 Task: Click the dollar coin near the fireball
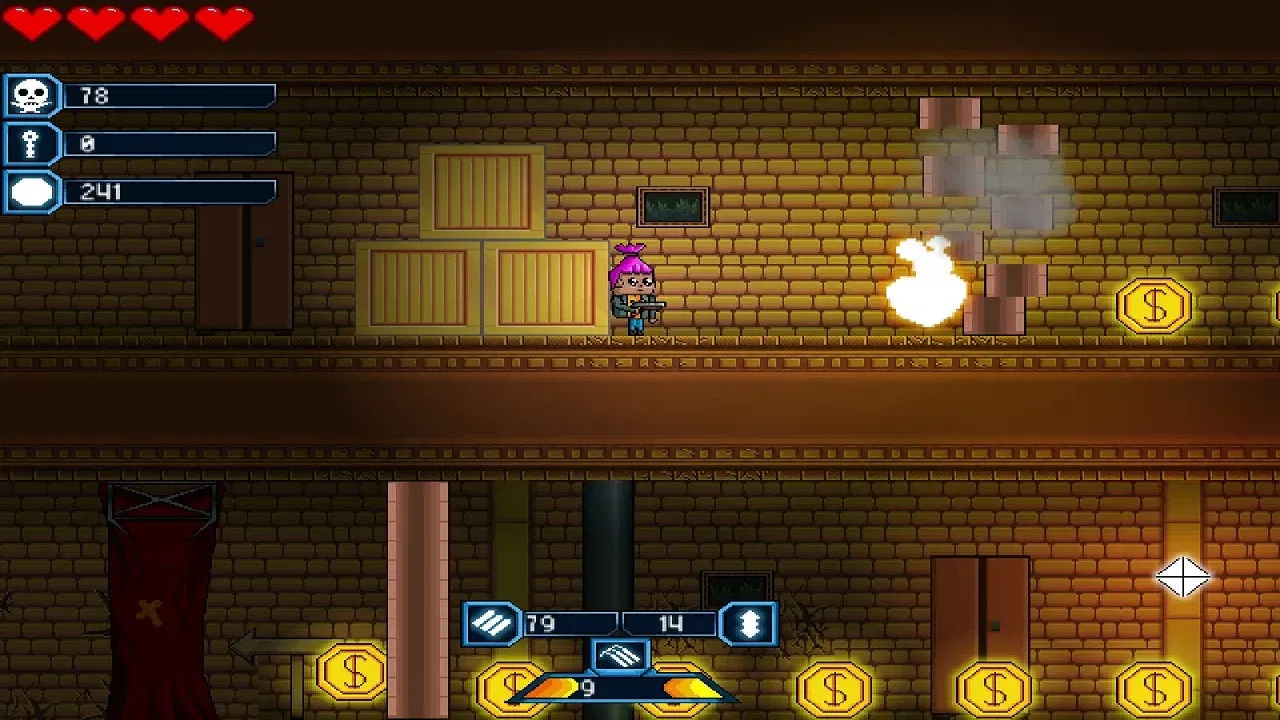tap(1155, 305)
